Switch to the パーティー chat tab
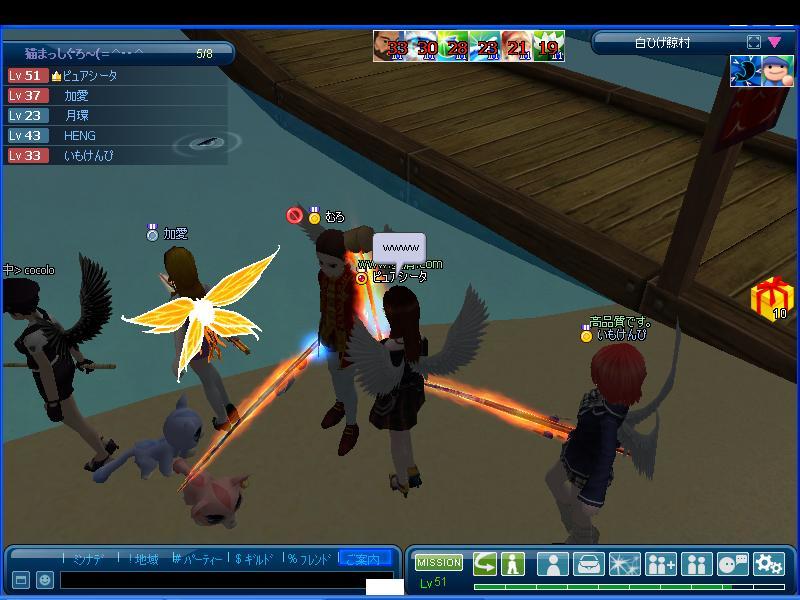Viewport: 800px width, 600px height. [199, 559]
